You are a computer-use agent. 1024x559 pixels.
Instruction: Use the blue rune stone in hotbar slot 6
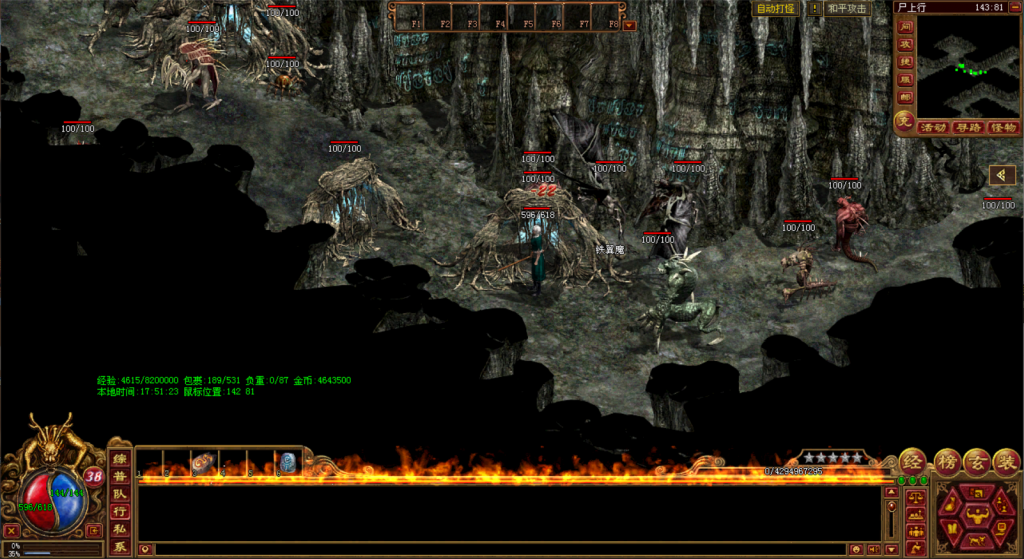point(286,463)
